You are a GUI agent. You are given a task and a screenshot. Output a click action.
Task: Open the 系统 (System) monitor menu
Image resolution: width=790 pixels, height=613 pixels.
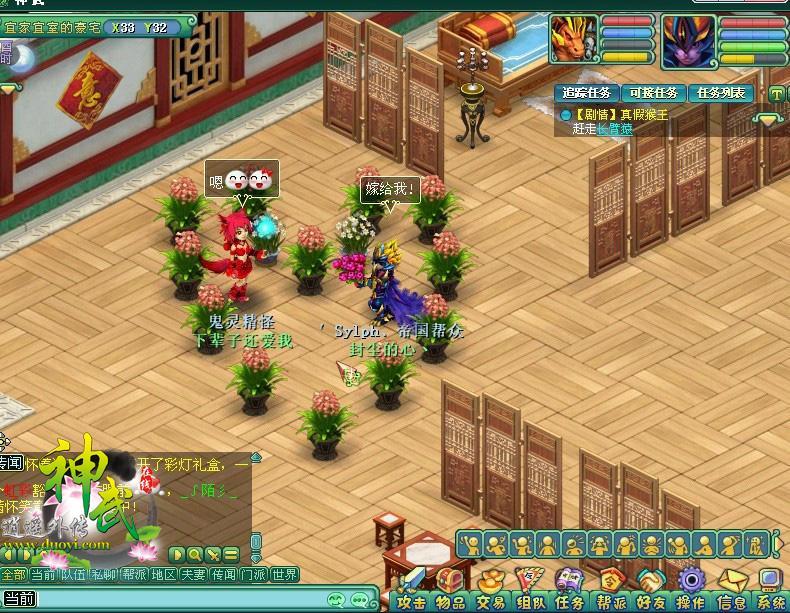tap(770, 590)
